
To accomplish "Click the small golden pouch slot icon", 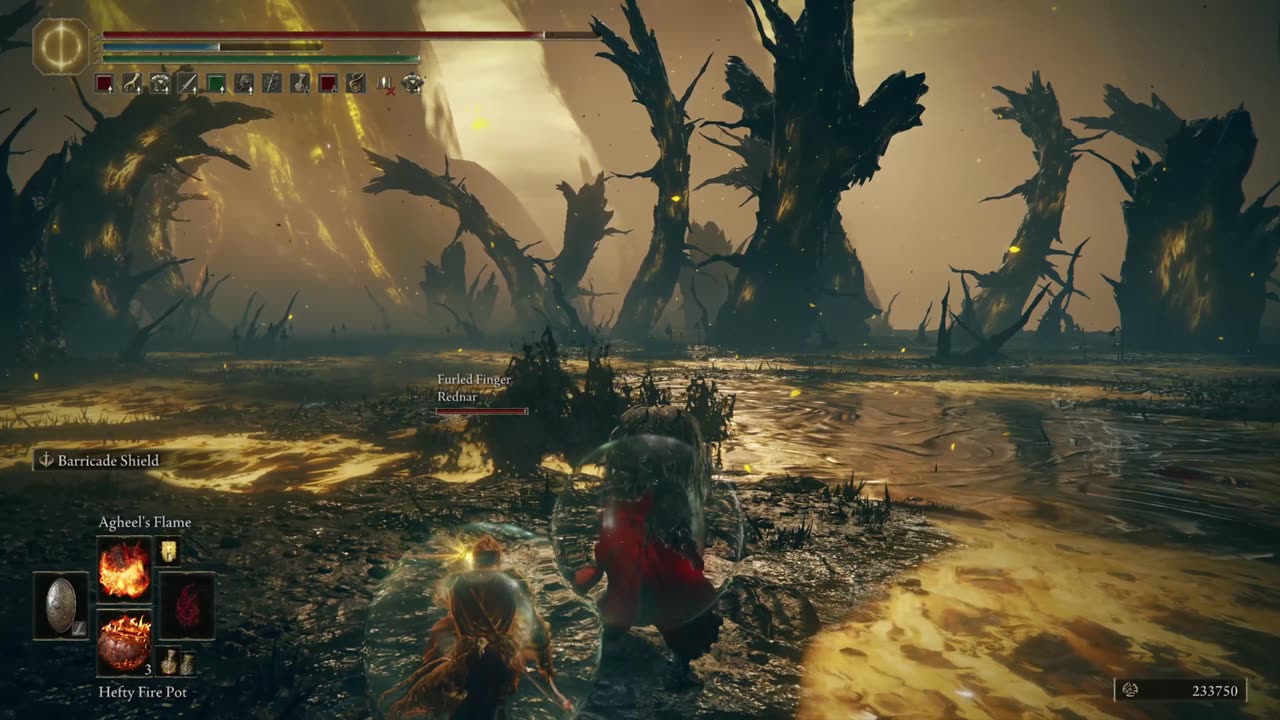I will point(168,550).
